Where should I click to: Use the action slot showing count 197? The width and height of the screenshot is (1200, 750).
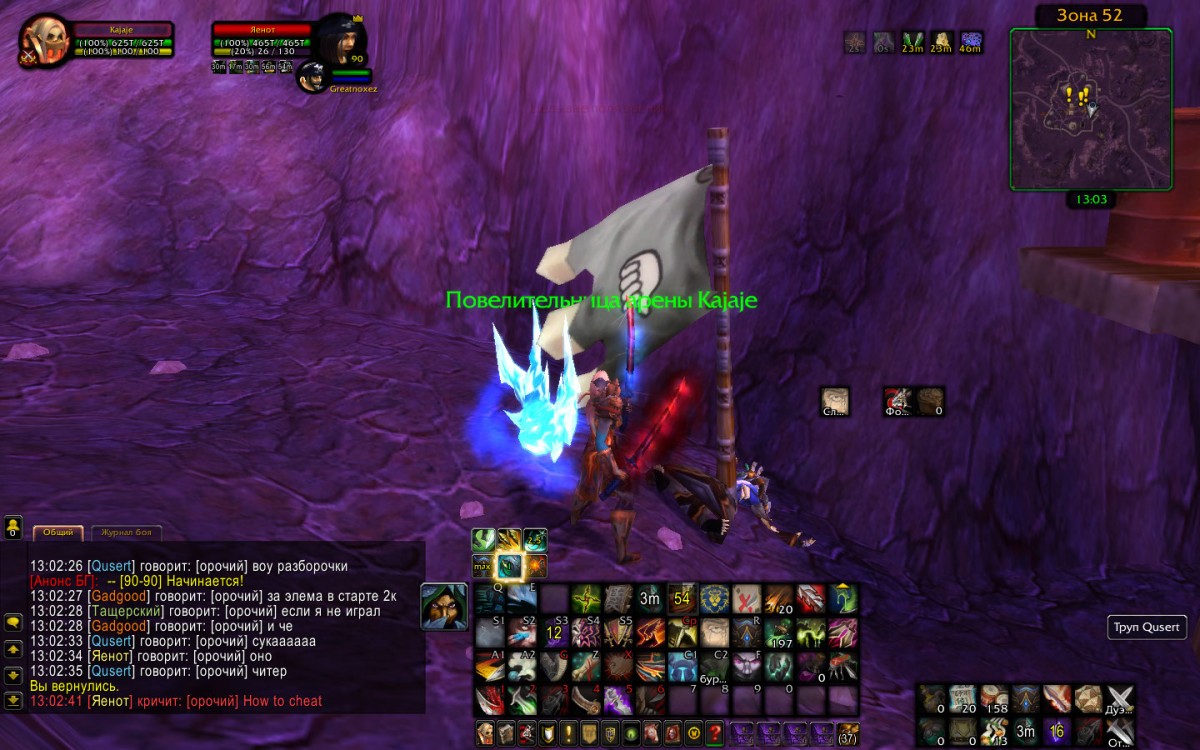[779, 632]
